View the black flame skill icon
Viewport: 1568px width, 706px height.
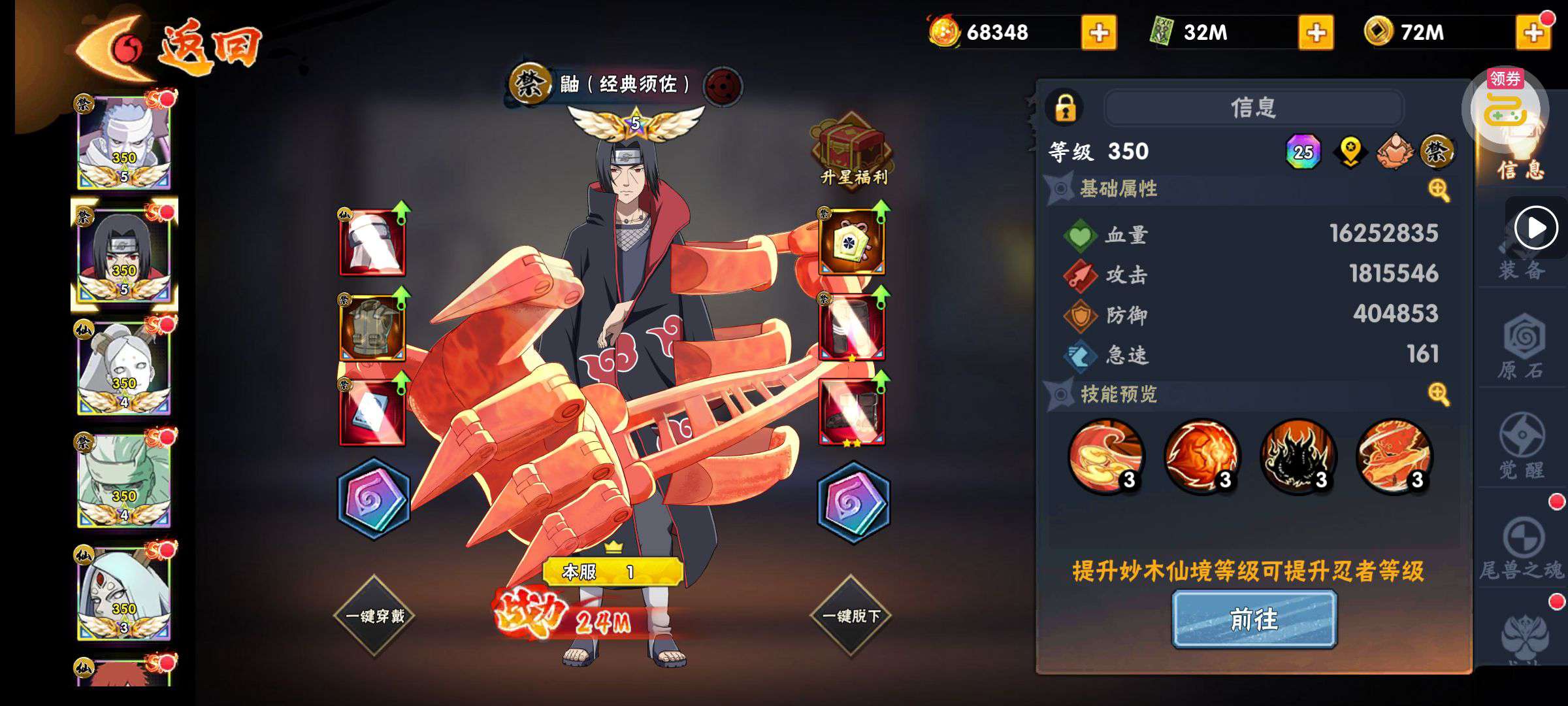click(x=1298, y=456)
